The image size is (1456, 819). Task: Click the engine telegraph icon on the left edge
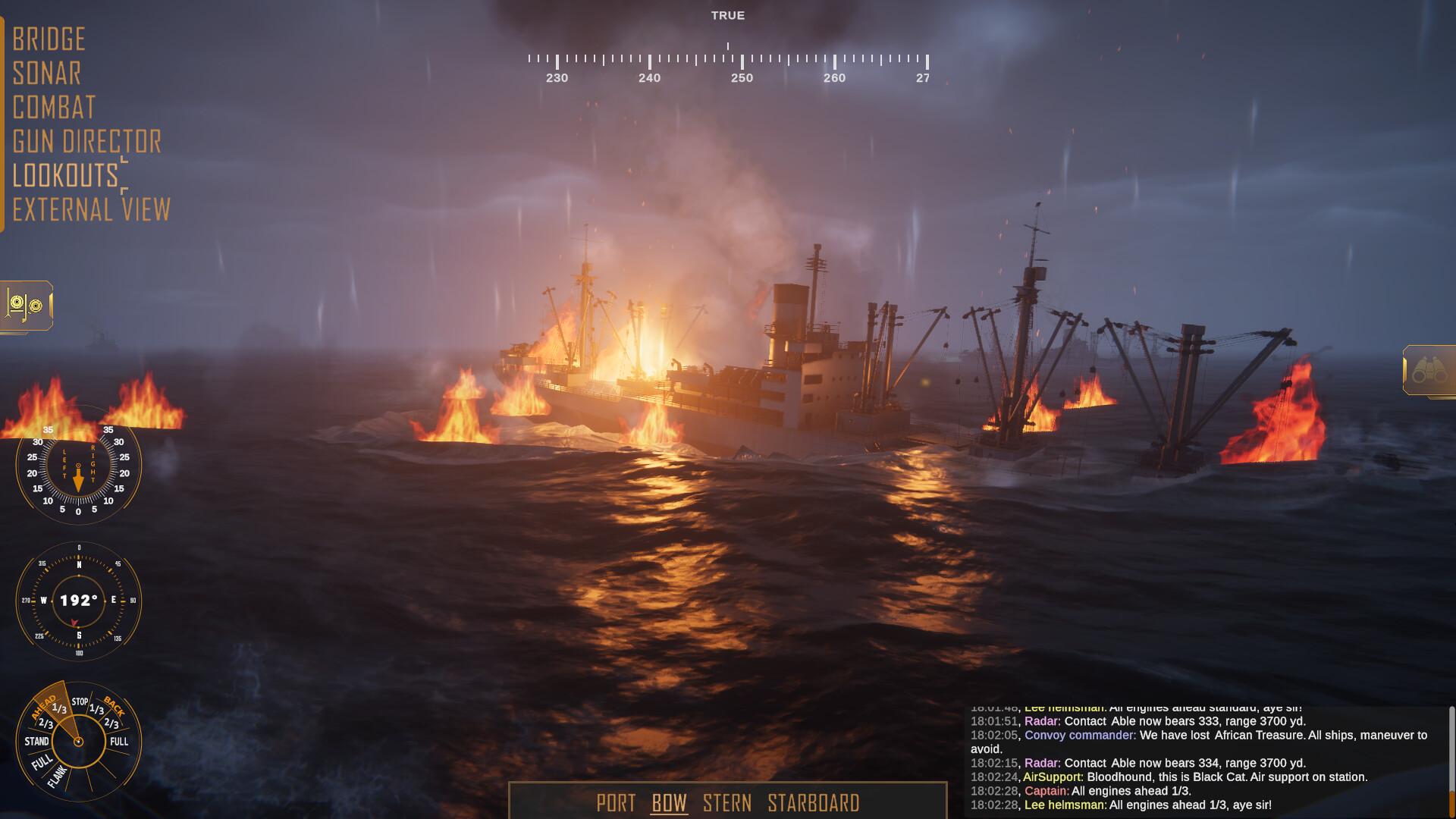click(x=25, y=306)
